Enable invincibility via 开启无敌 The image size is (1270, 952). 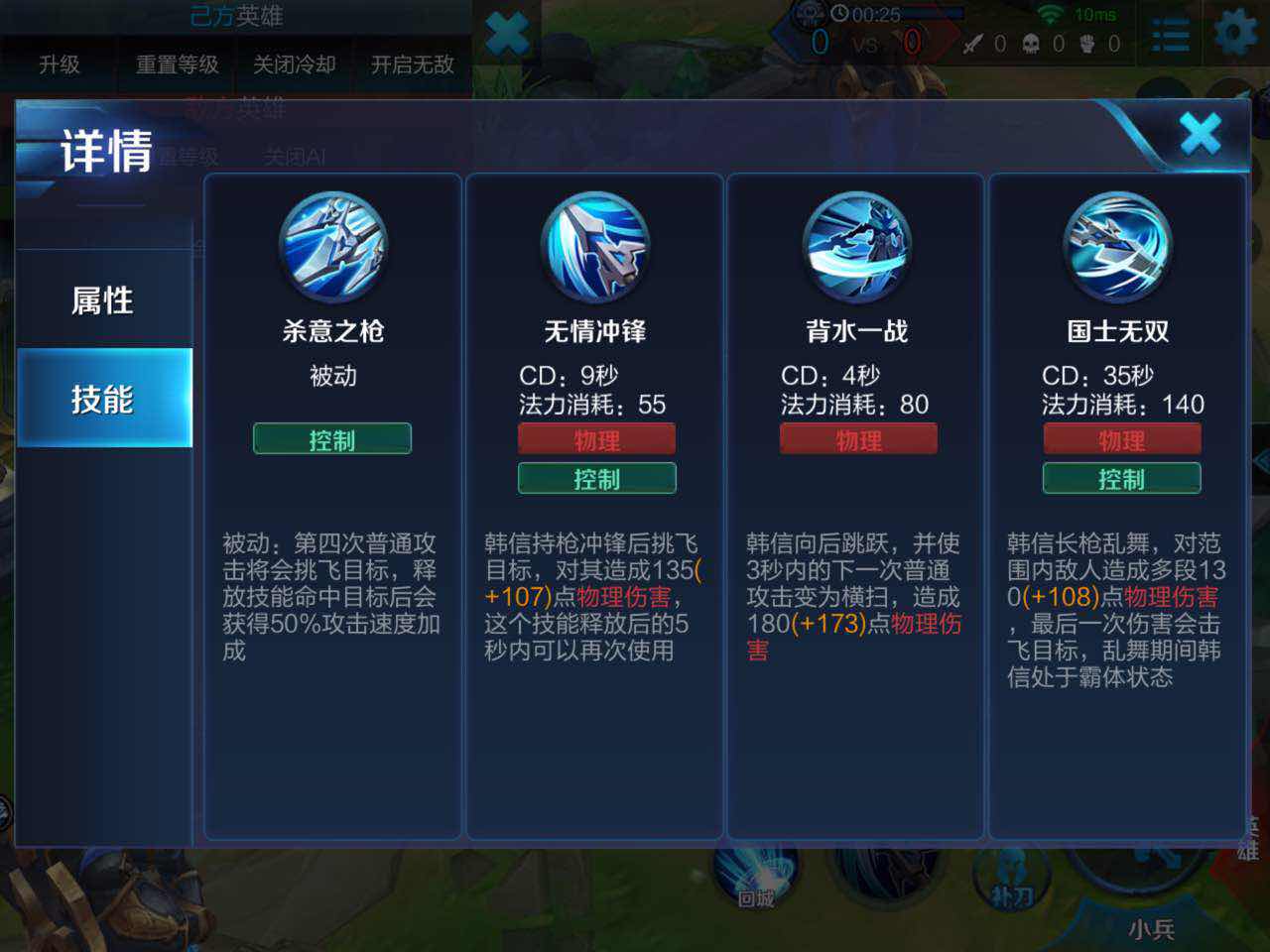(412, 63)
